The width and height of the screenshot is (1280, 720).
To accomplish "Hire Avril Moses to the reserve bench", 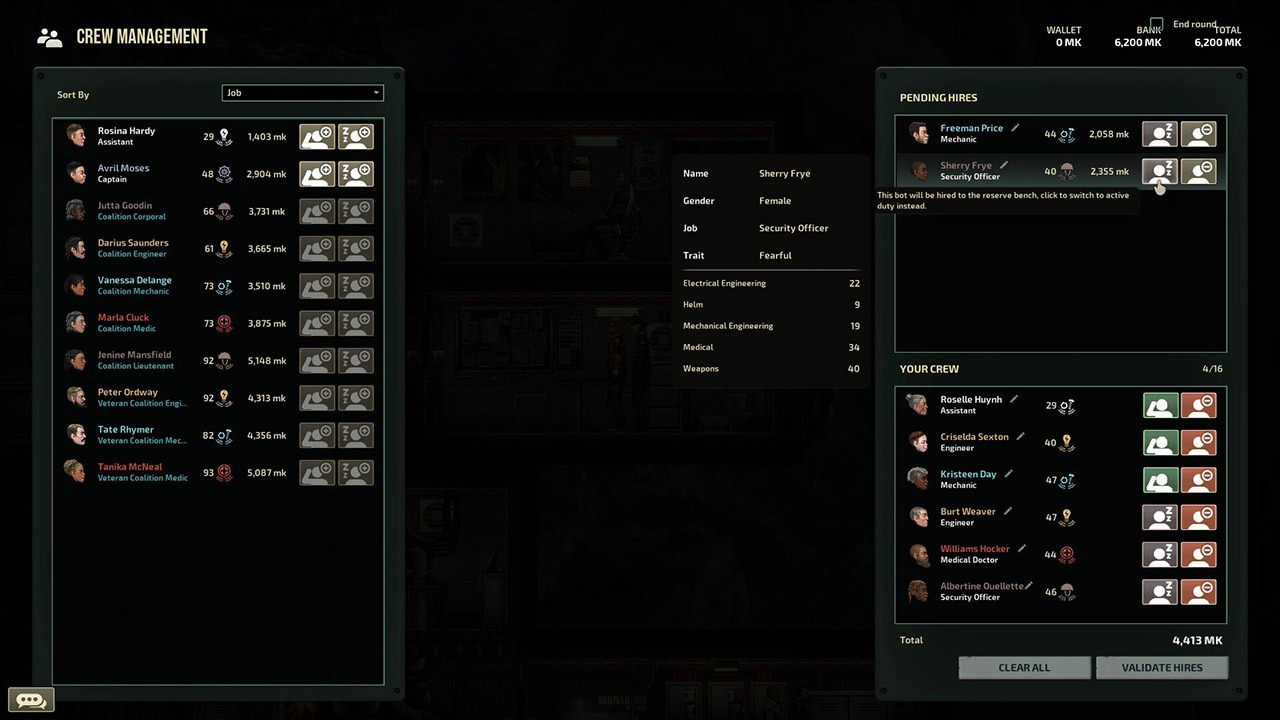I will coord(355,173).
